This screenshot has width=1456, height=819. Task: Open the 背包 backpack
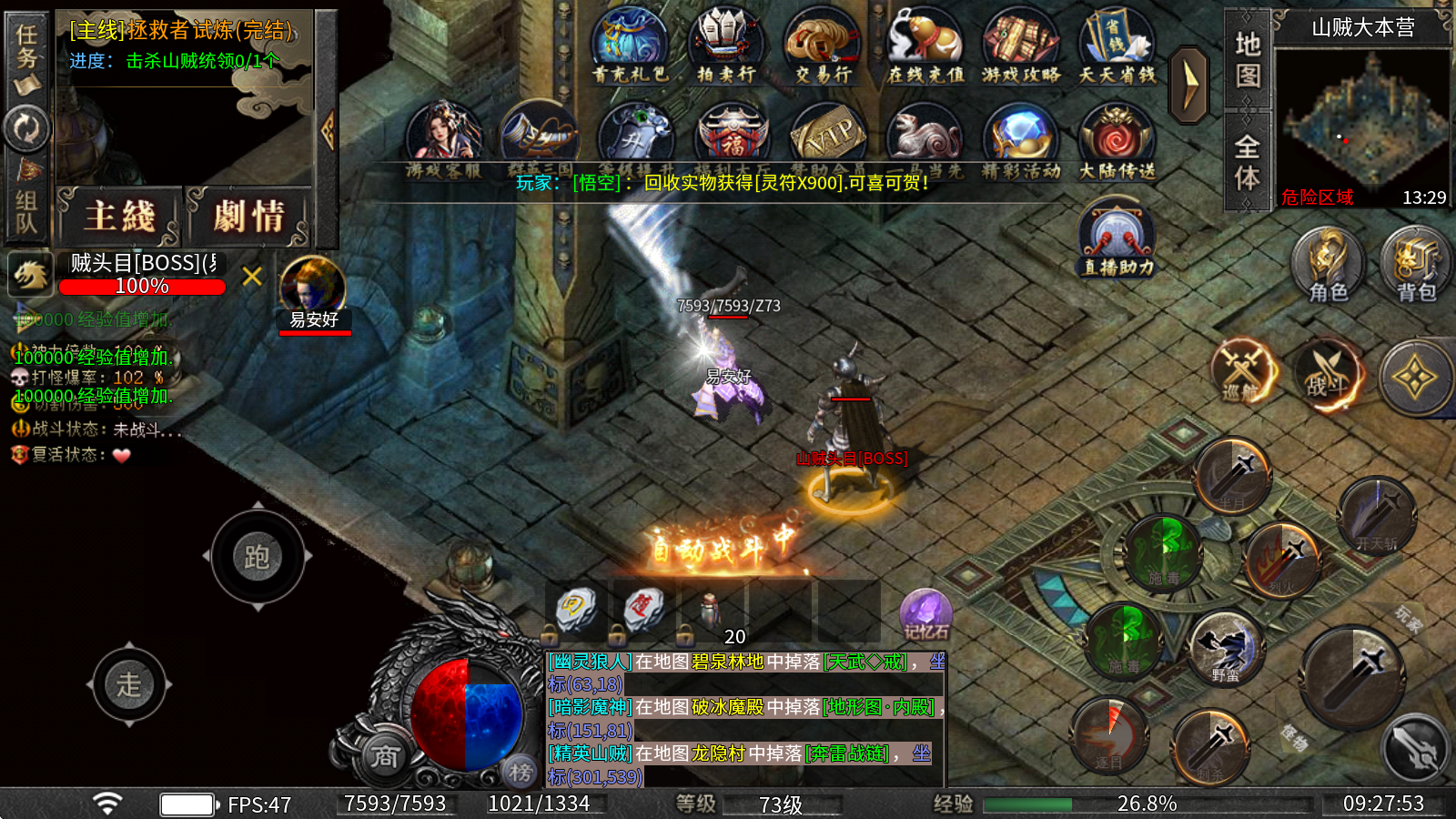(x=1416, y=264)
